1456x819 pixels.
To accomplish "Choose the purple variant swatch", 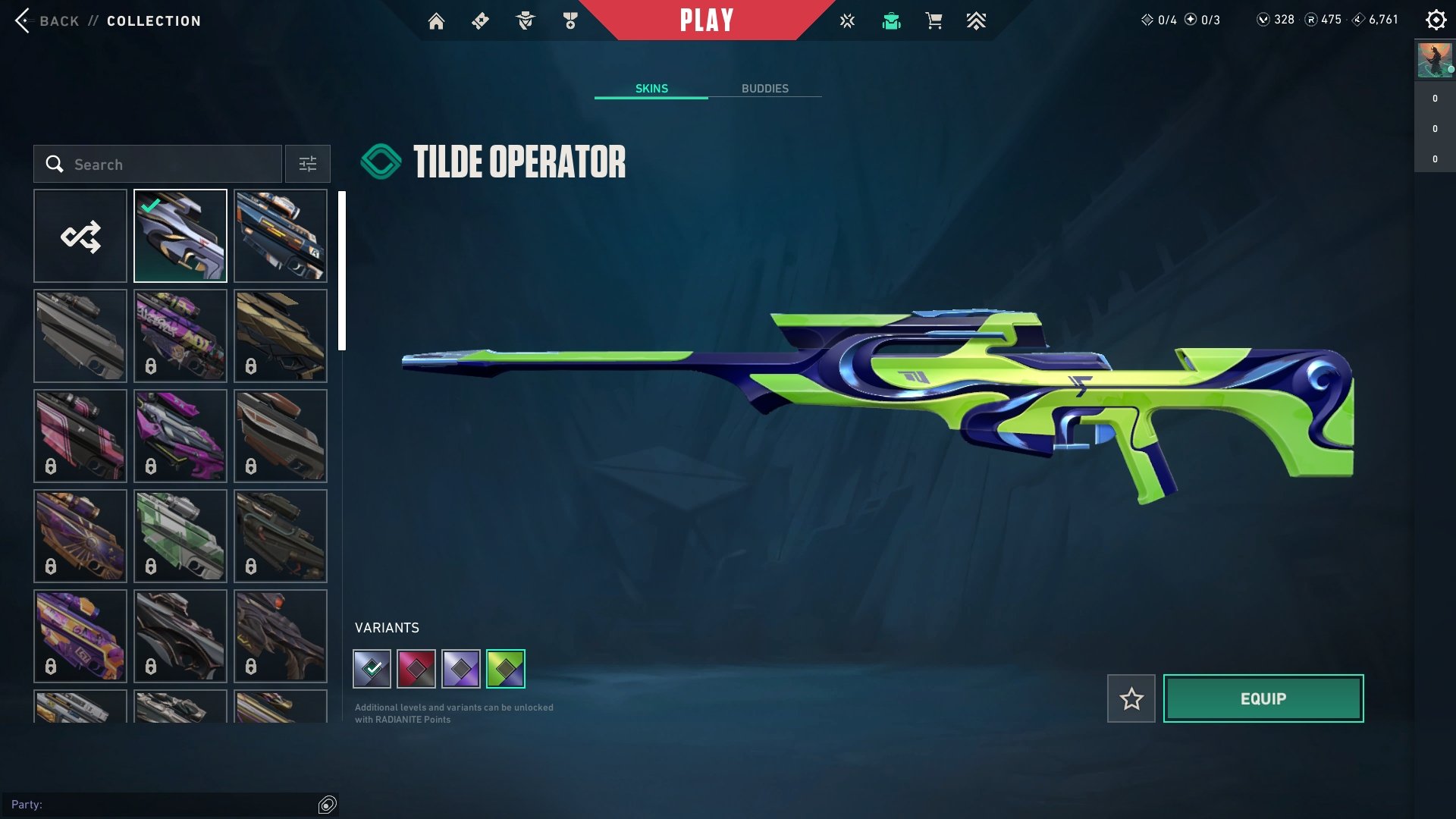I will point(461,669).
